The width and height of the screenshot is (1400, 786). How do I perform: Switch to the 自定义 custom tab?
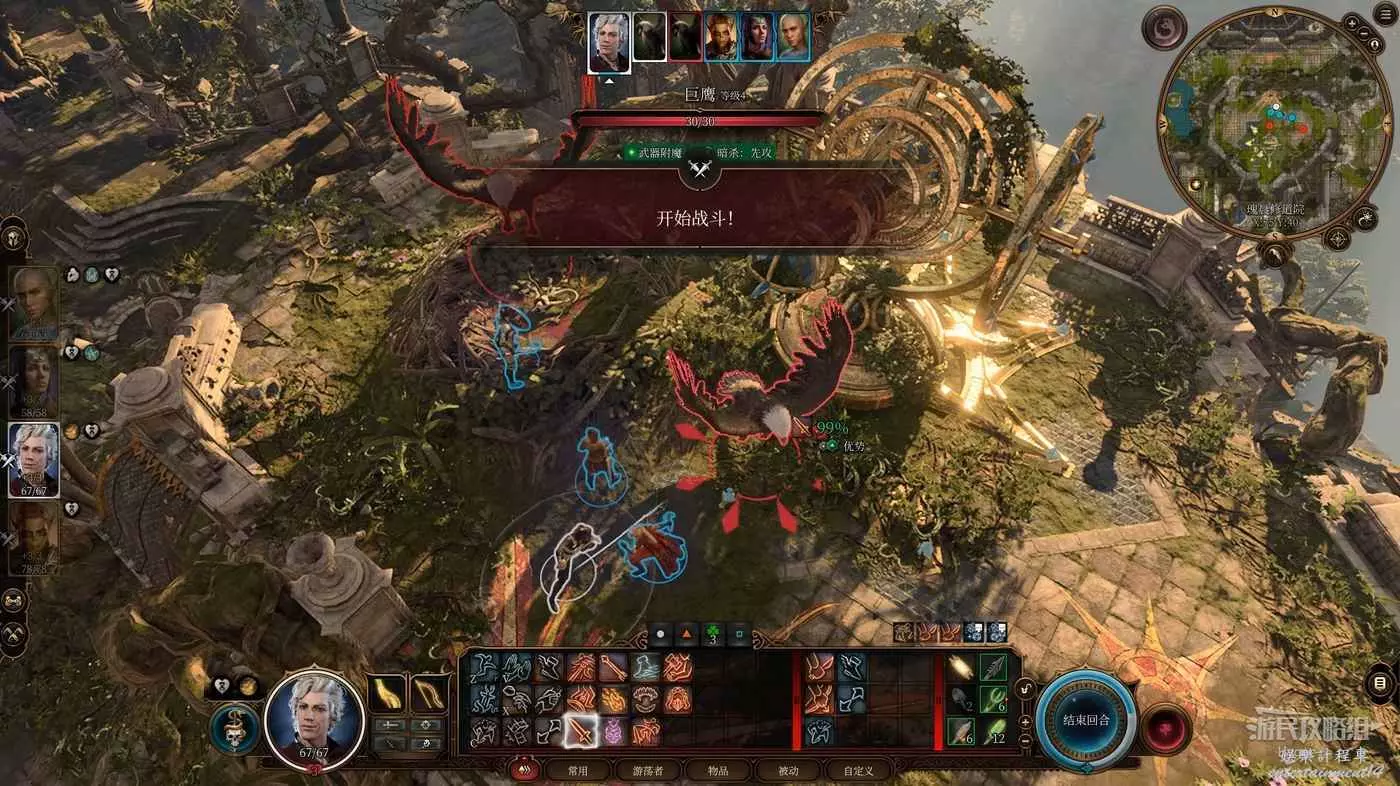coord(858,770)
